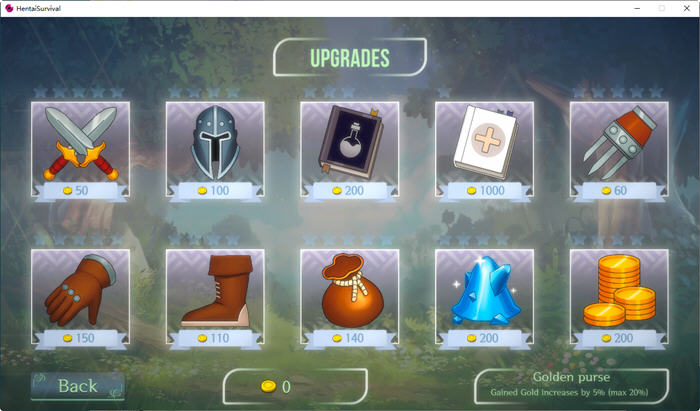Go back with the Back button

point(77,386)
